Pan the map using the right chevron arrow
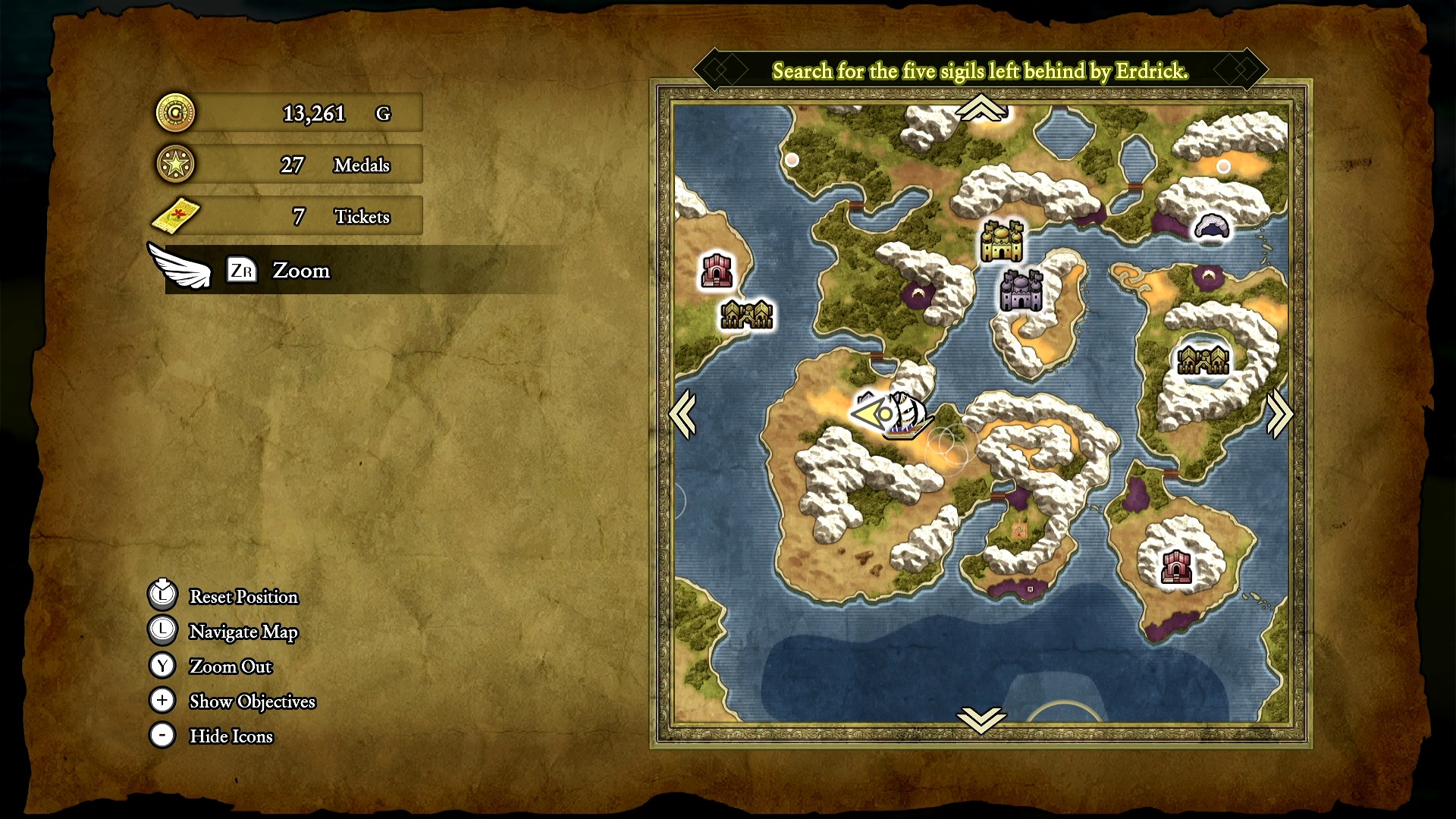 point(1279,414)
